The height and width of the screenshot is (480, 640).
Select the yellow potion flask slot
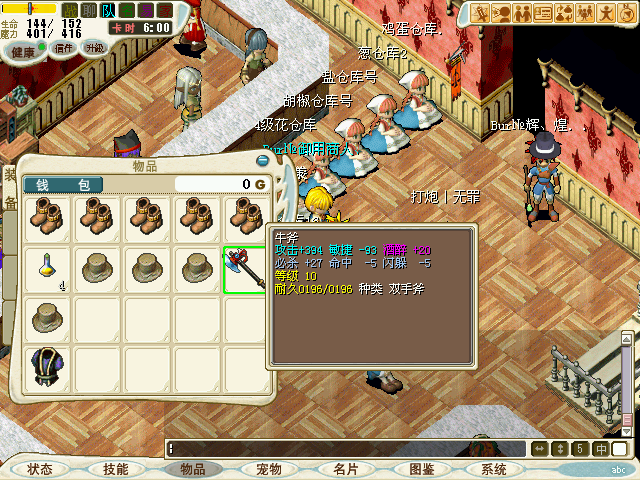pyautogui.click(x=46, y=268)
